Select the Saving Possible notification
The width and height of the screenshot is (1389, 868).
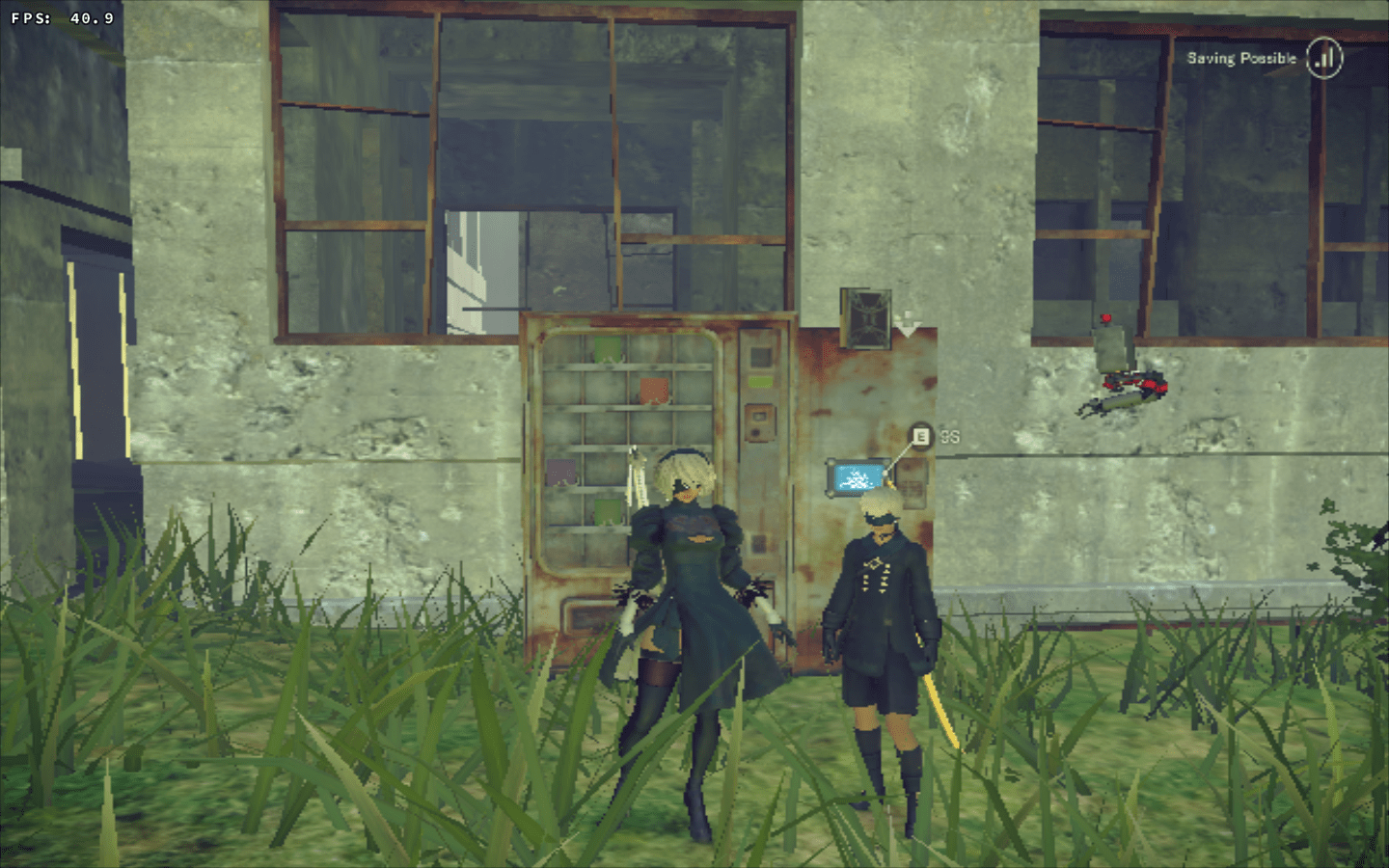(x=1242, y=58)
